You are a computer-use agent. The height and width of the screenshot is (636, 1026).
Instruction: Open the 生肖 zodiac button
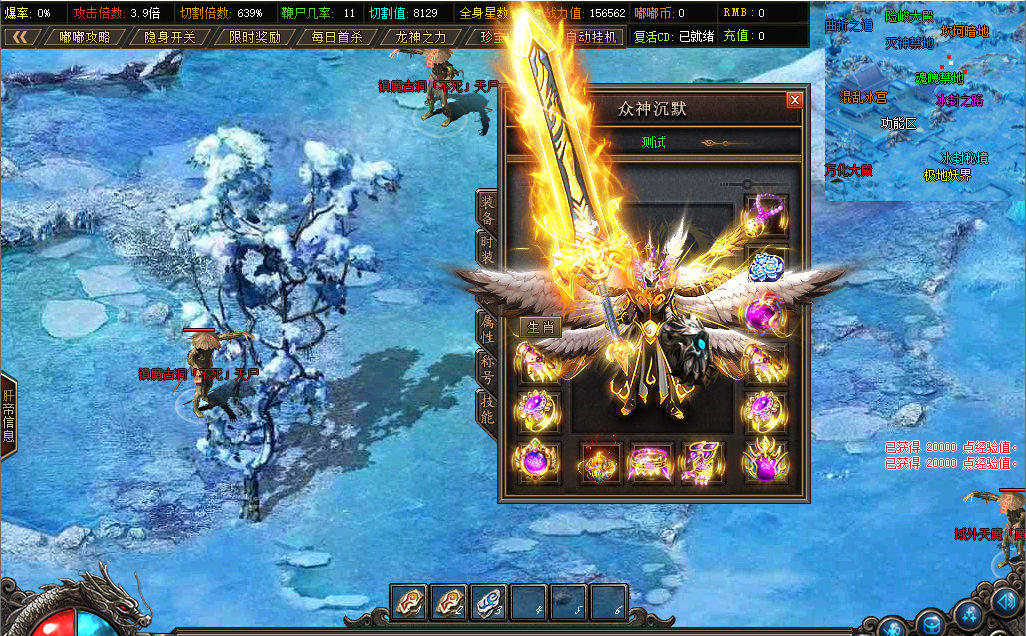540,327
